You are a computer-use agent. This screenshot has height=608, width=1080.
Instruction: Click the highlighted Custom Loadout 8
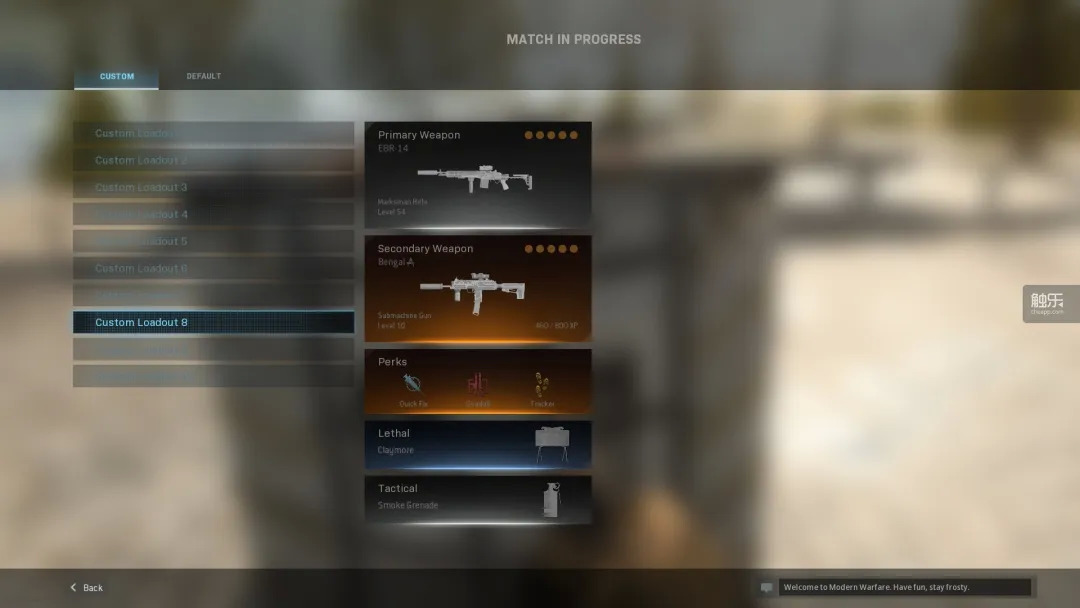click(x=213, y=322)
